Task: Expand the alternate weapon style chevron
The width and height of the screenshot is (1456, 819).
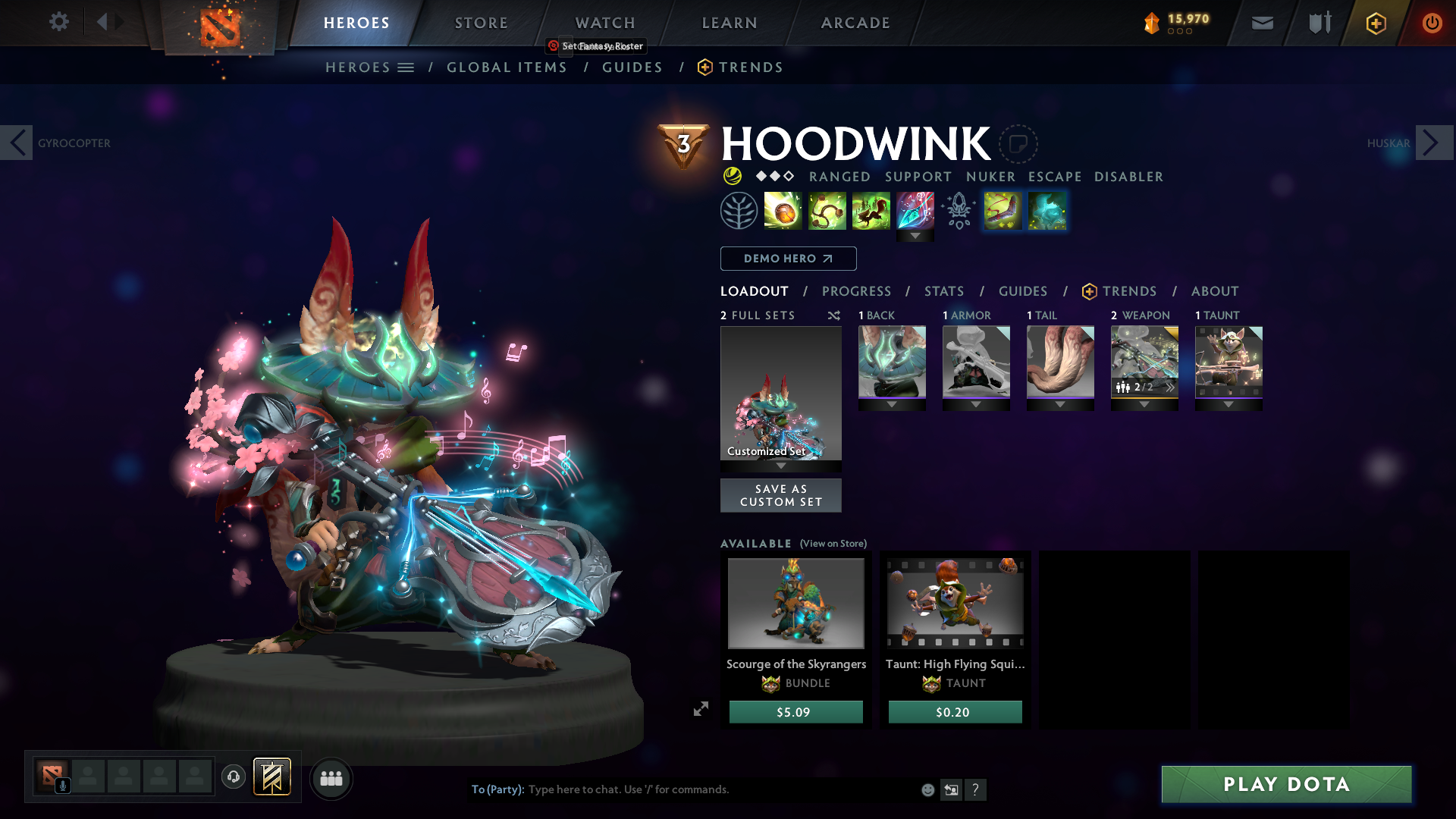Action: click(x=1171, y=387)
